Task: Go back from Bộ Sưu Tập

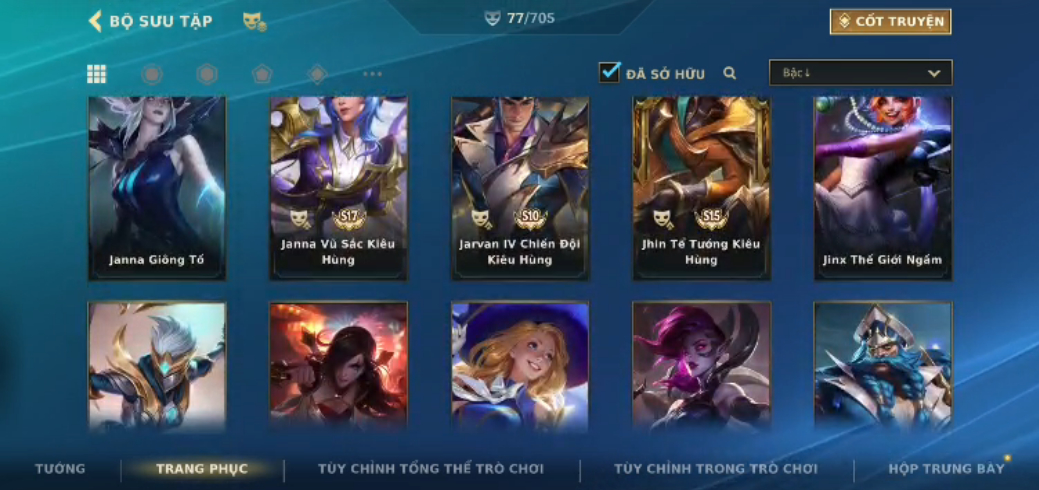Action: [96, 21]
